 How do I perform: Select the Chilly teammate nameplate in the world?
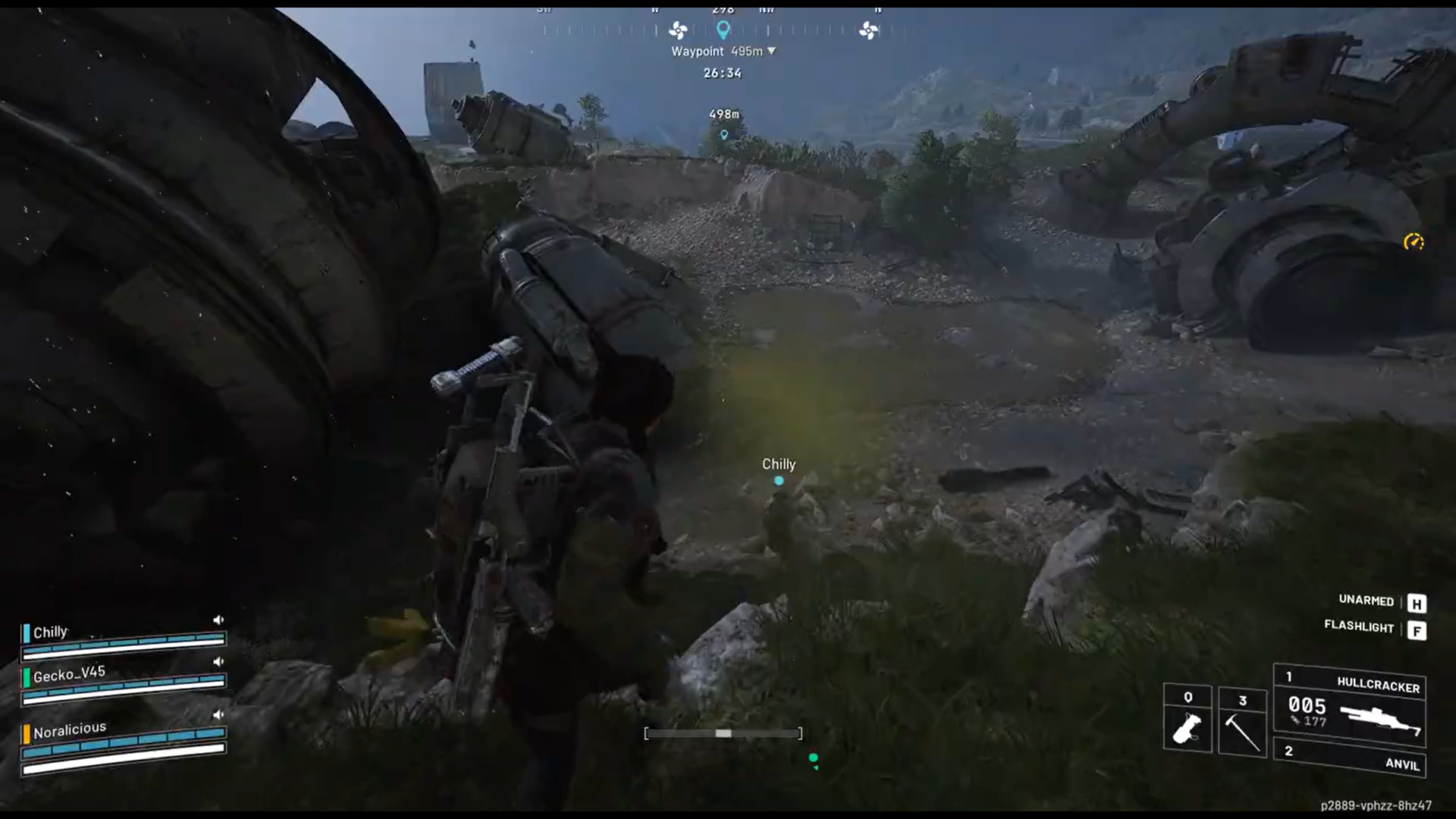[779, 464]
